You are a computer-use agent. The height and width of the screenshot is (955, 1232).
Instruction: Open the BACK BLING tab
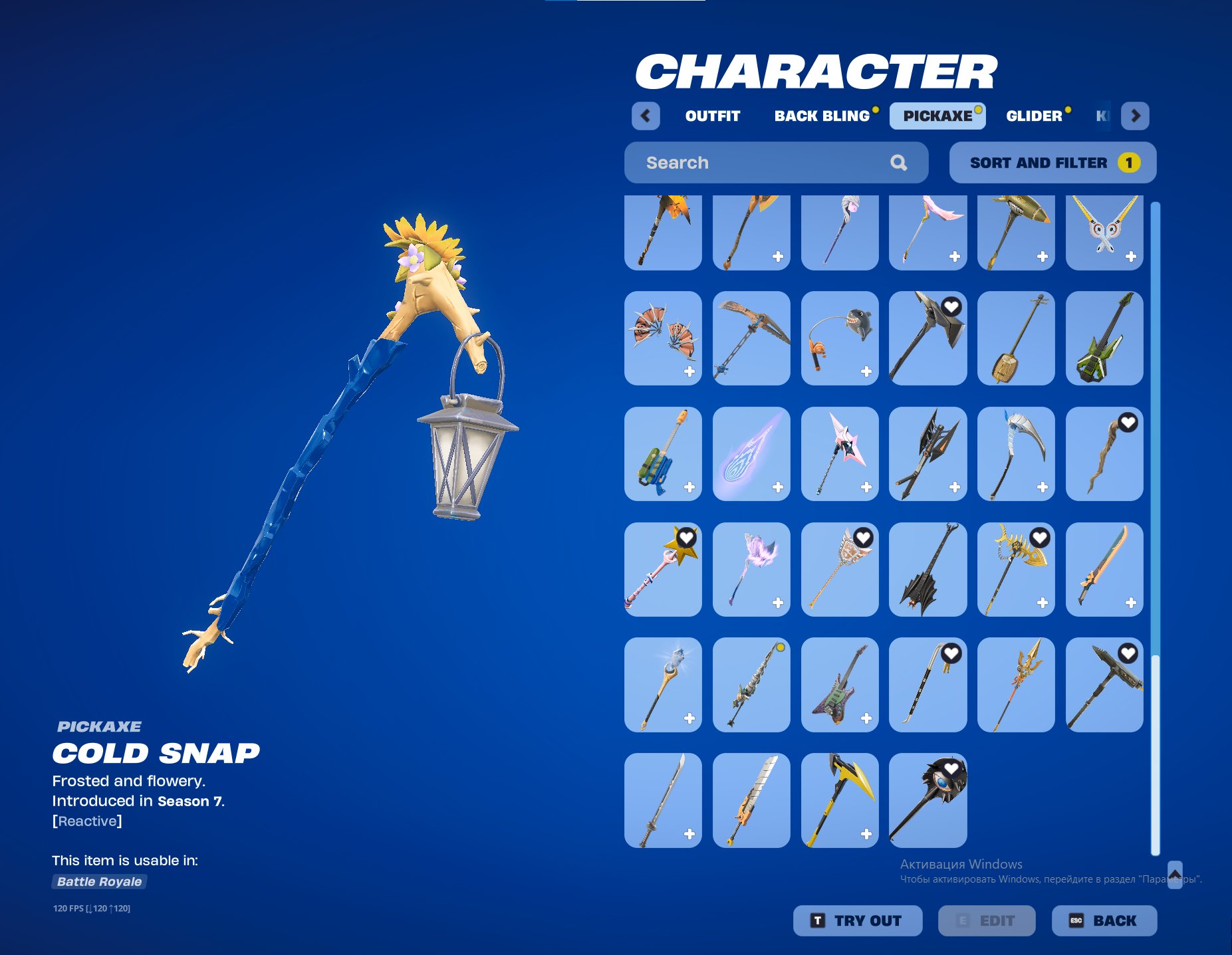click(x=821, y=116)
